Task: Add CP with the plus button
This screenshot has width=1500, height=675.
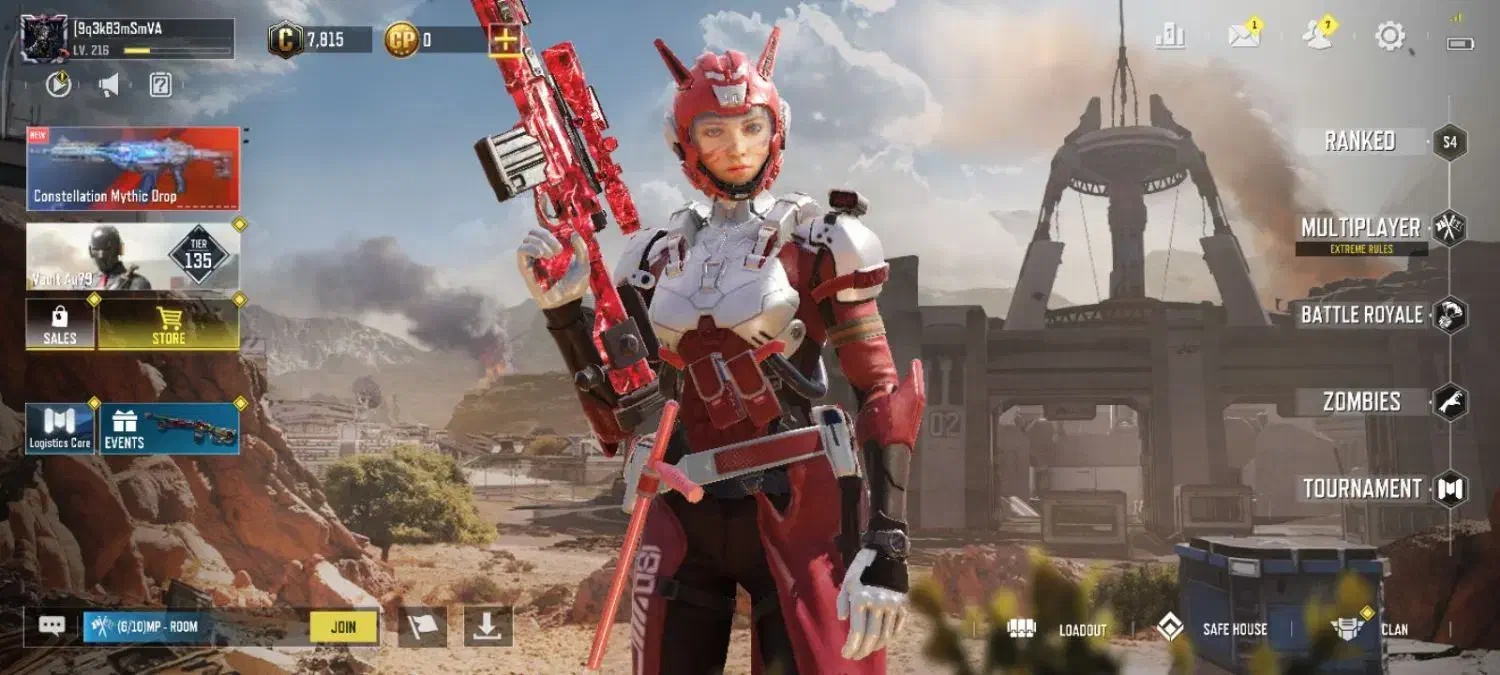Action: pos(504,40)
